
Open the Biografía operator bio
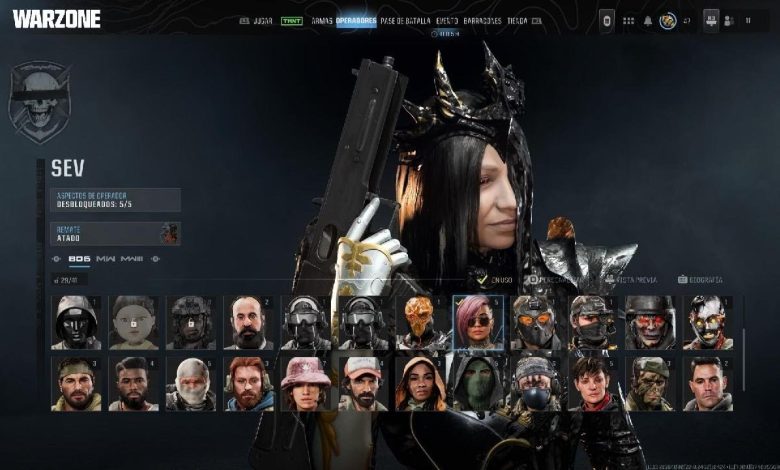pos(701,280)
